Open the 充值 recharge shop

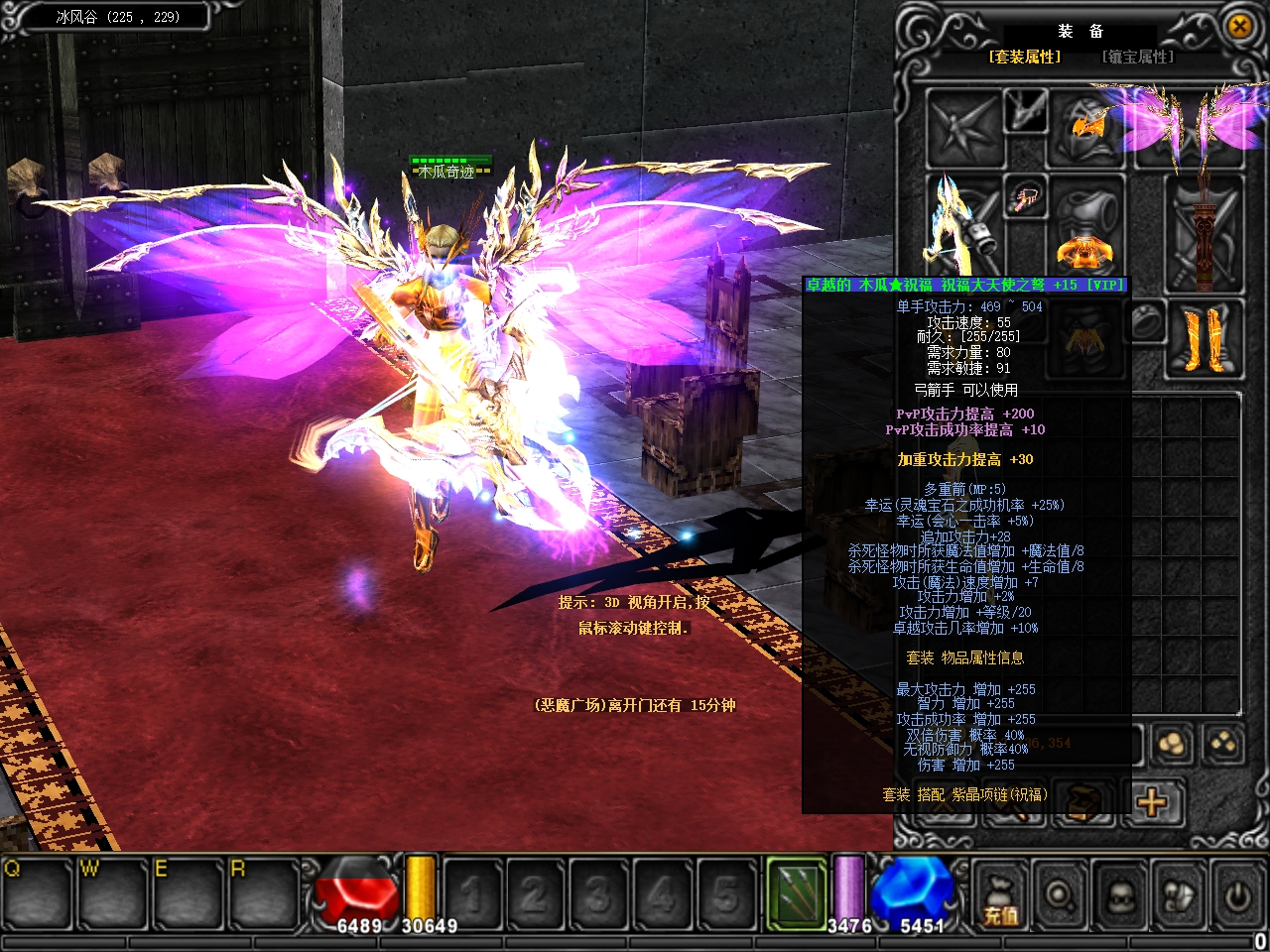(1000, 898)
